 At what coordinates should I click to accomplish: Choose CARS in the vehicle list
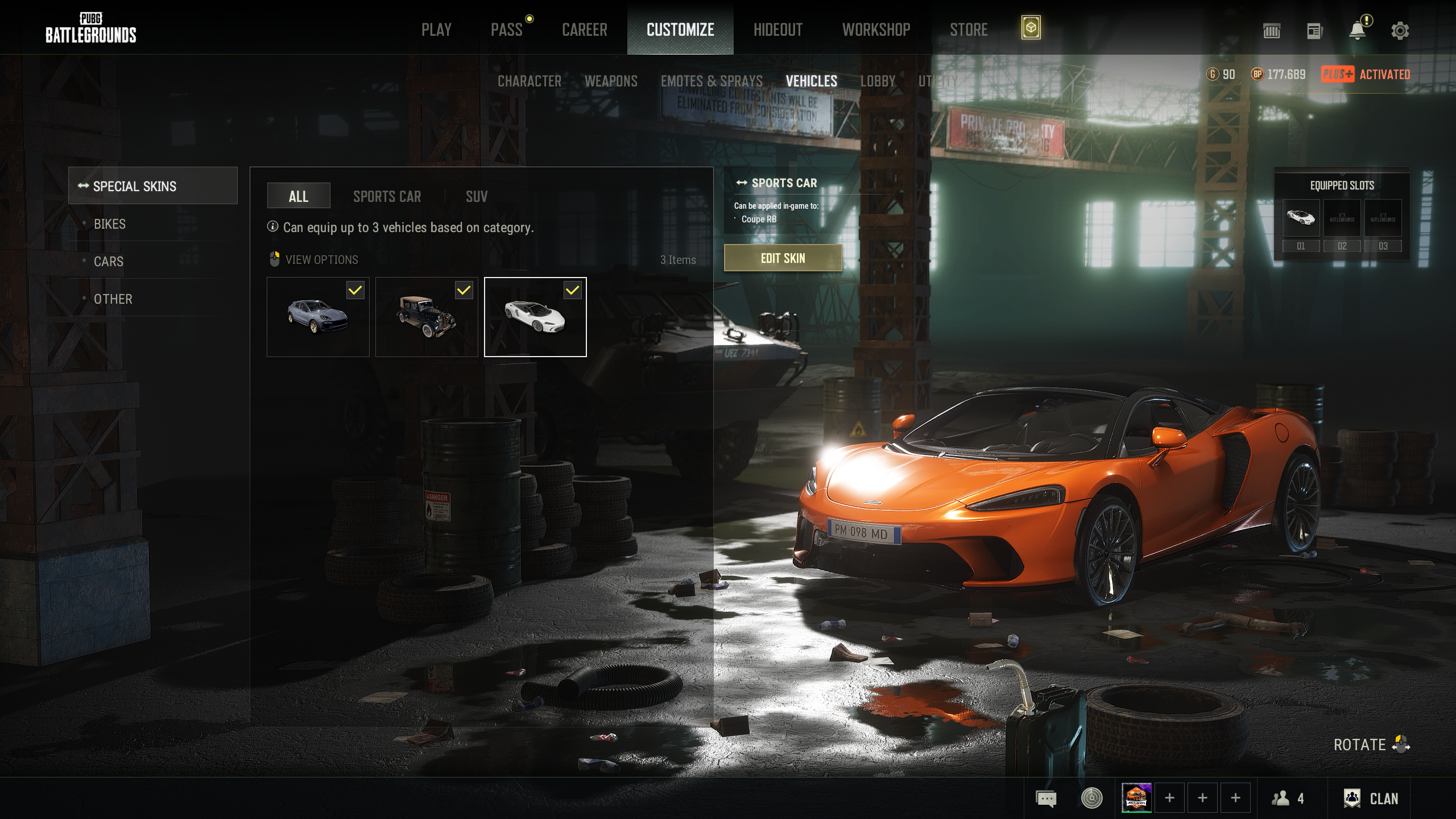click(x=109, y=262)
